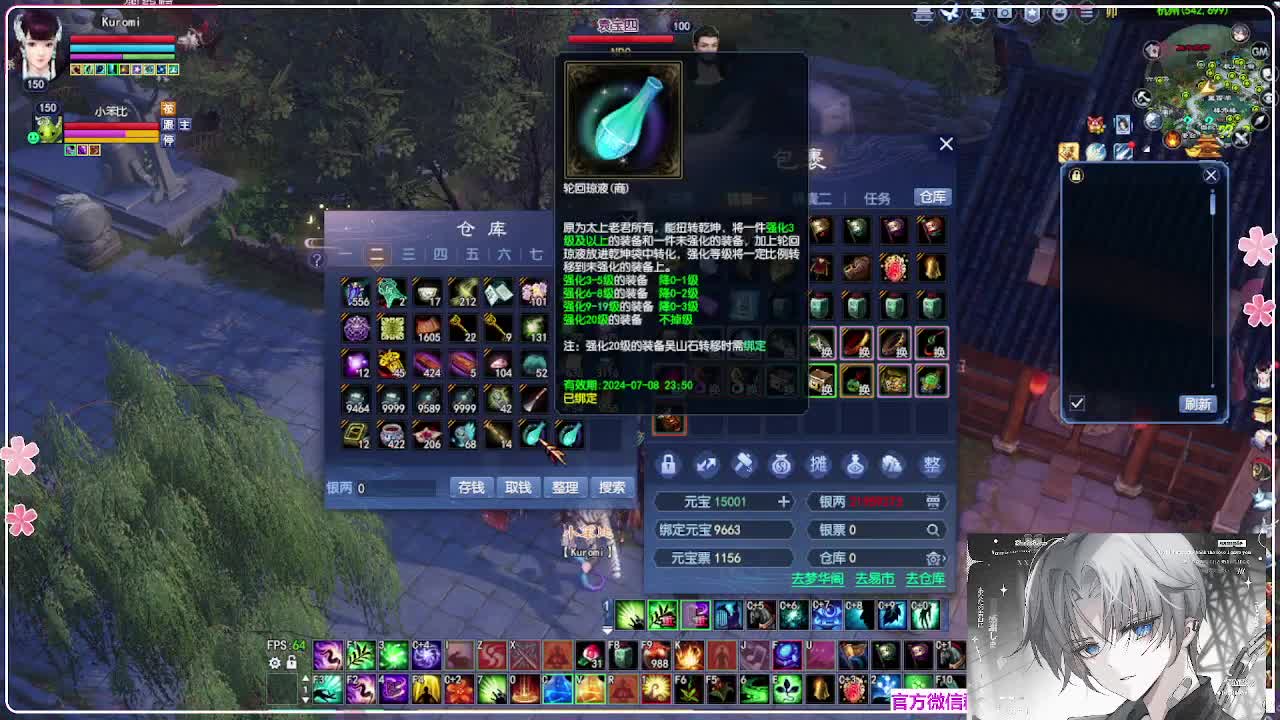Click the arrow after the 仓库 gear icon
1280x720 pixels.
(945, 560)
